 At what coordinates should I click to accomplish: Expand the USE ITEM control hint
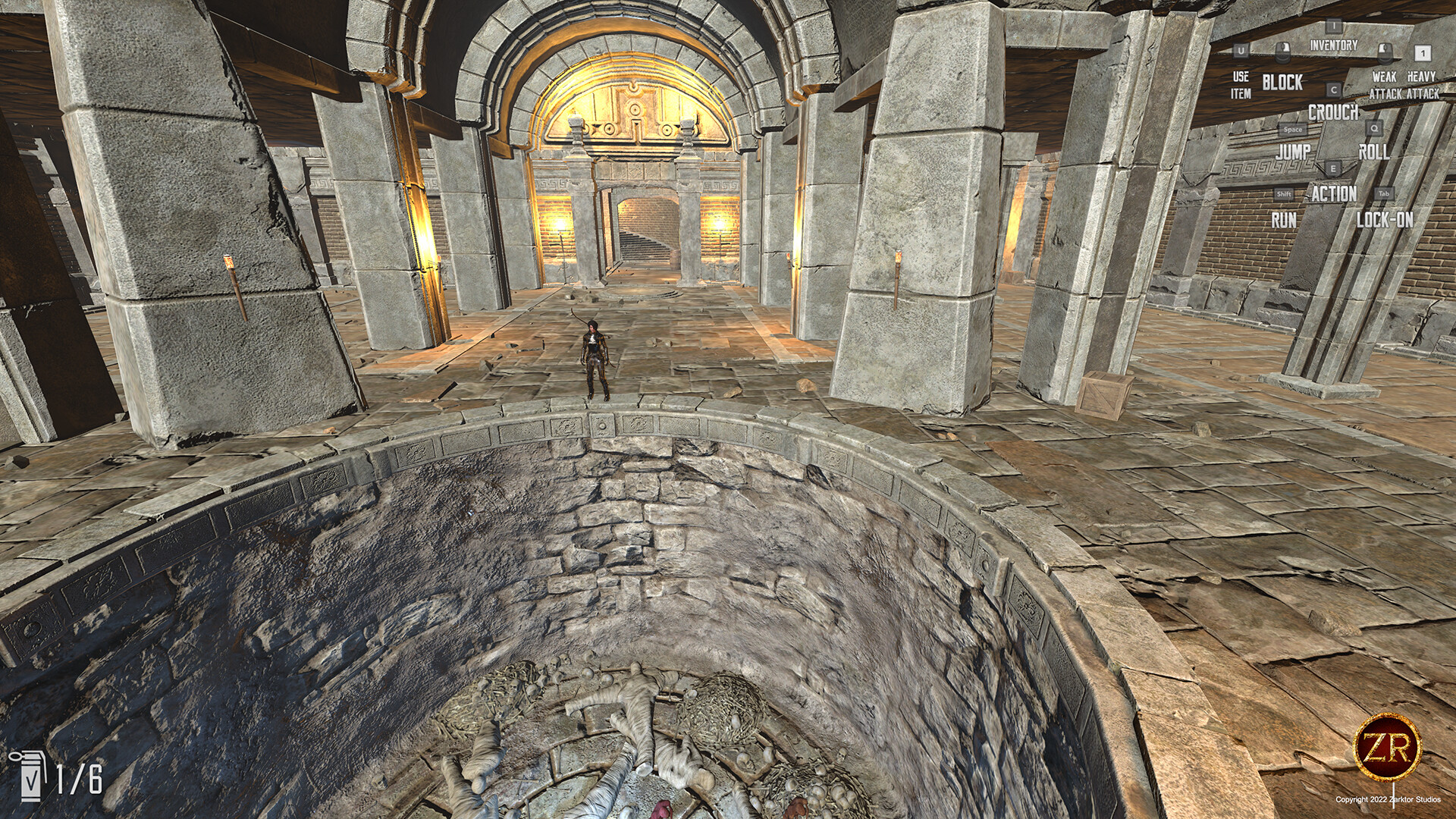(1241, 84)
